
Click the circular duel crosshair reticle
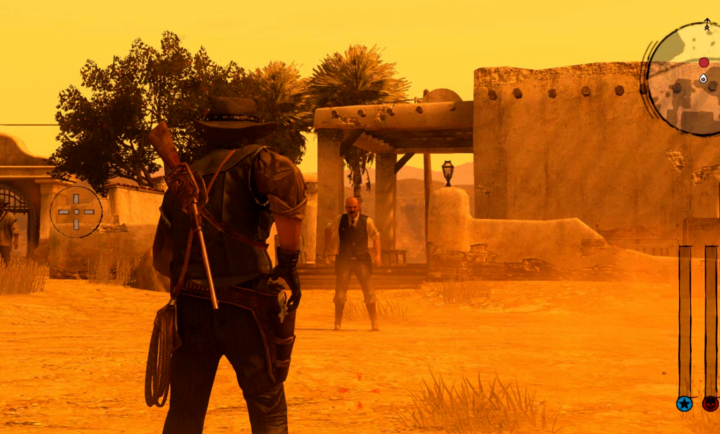pyautogui.click(x=76, y=211)
